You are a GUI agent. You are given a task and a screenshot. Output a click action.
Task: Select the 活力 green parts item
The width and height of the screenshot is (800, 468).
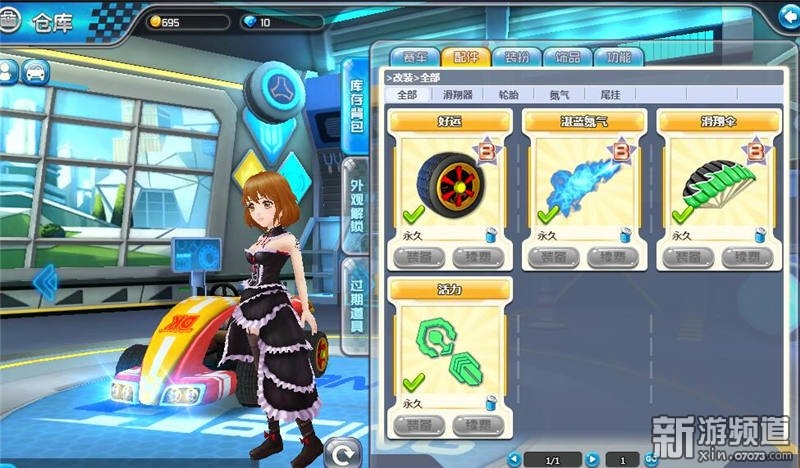[450, 355]
